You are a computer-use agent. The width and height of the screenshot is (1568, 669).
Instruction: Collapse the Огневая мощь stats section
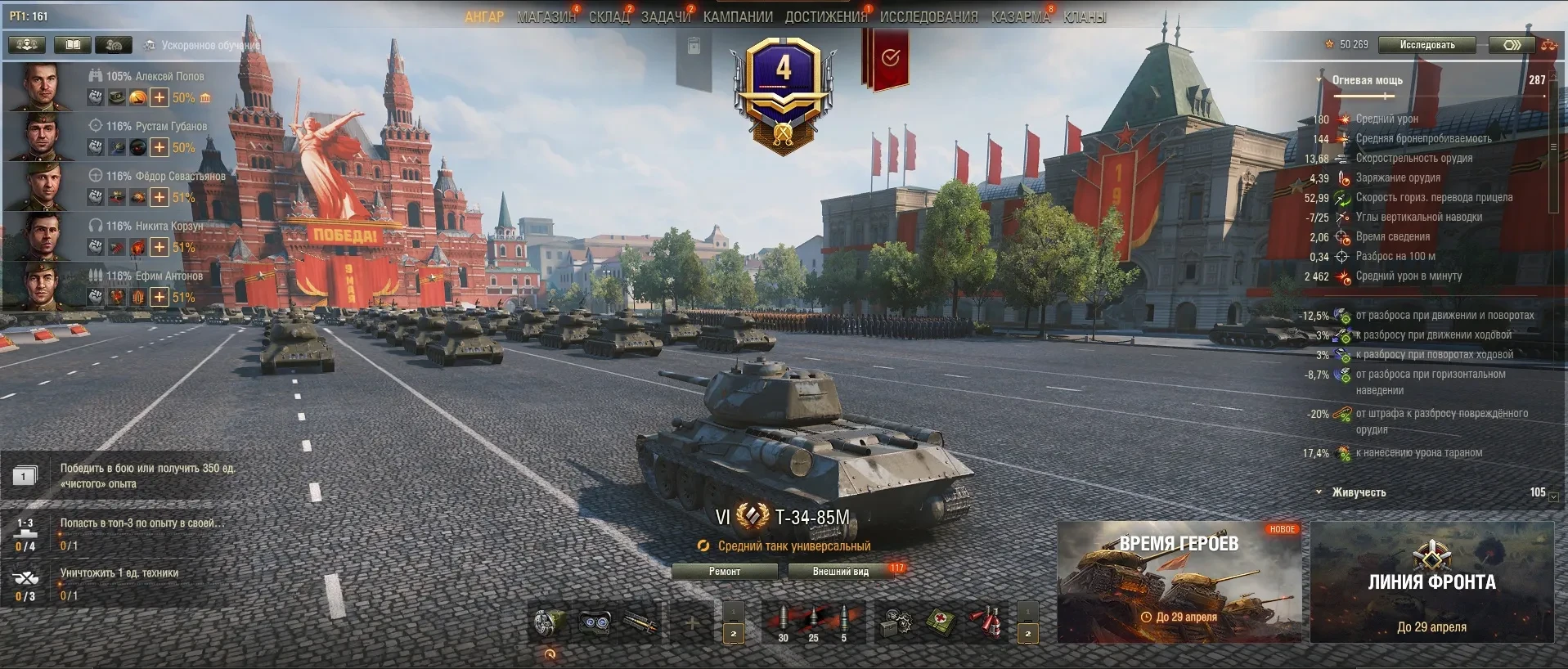point(1319,80)
